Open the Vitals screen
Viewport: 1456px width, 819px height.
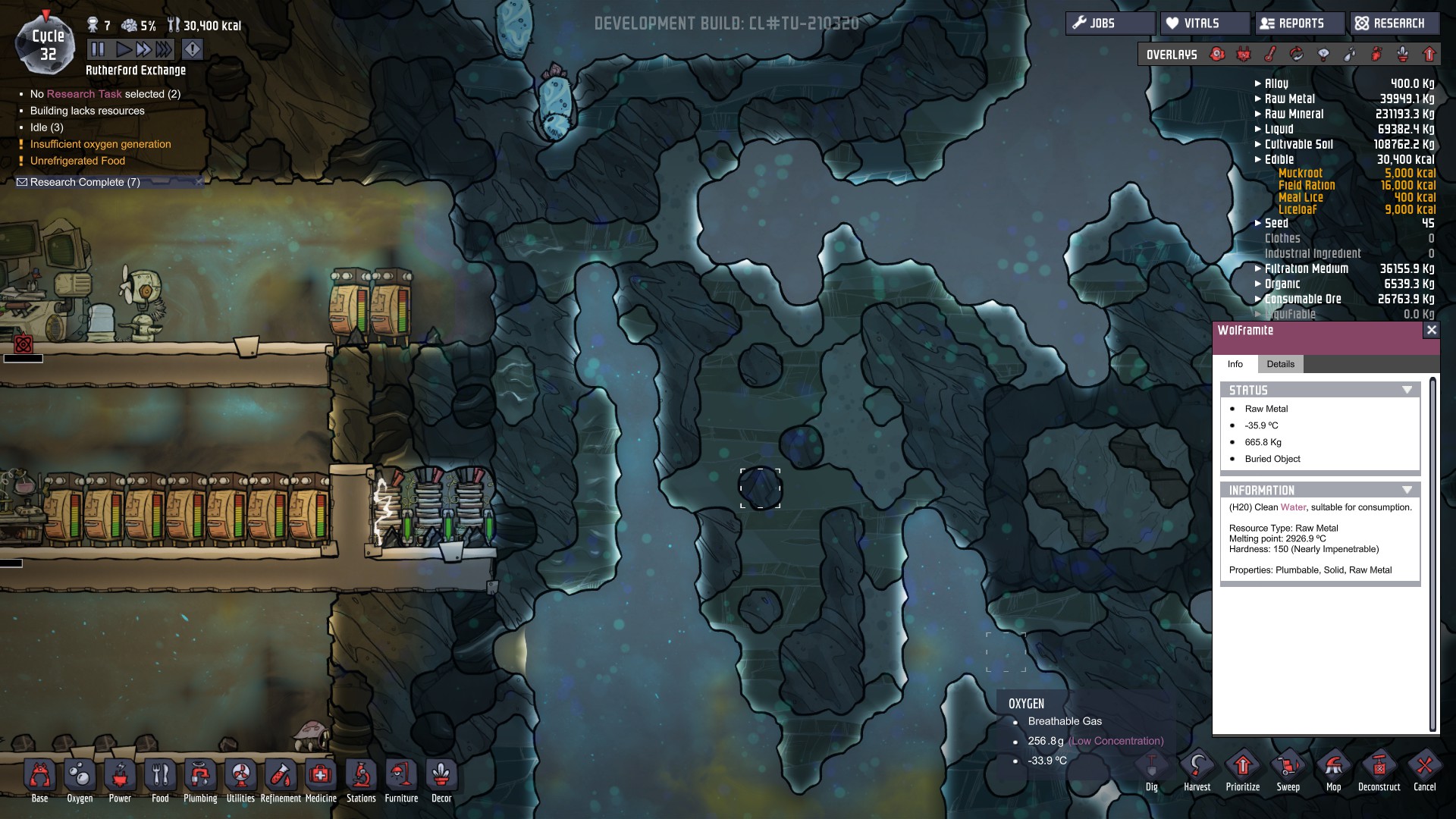pos(1204,24)
